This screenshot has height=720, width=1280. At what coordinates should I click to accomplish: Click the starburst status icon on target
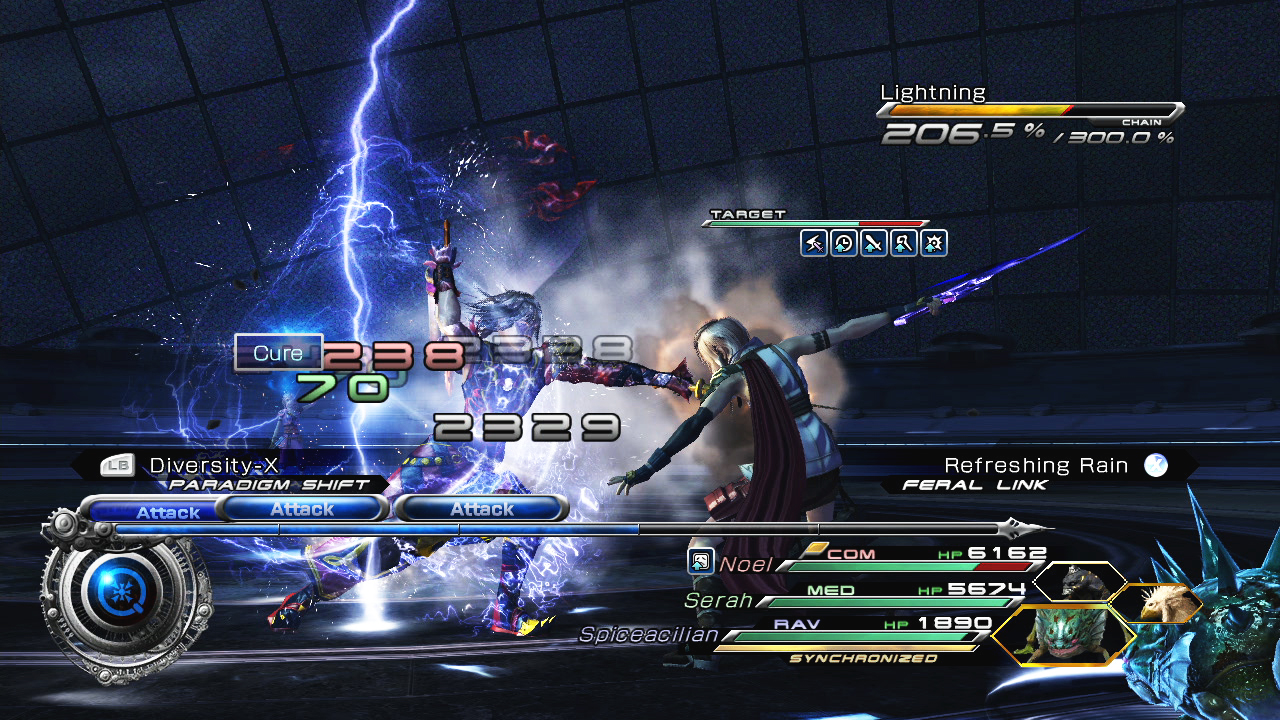(x=934, y=243)
